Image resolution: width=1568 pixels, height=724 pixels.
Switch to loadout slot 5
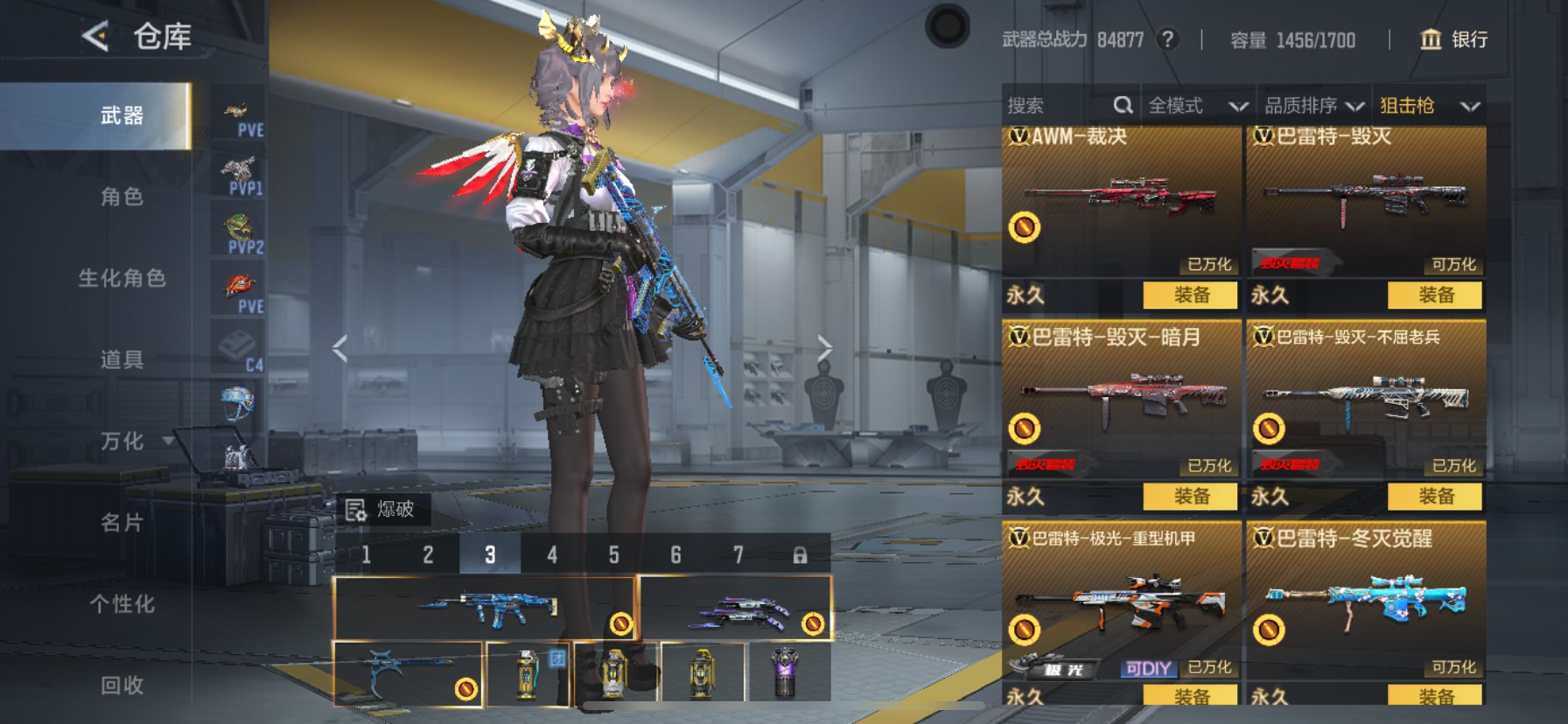pyautogui.click(x=613, y=554)
